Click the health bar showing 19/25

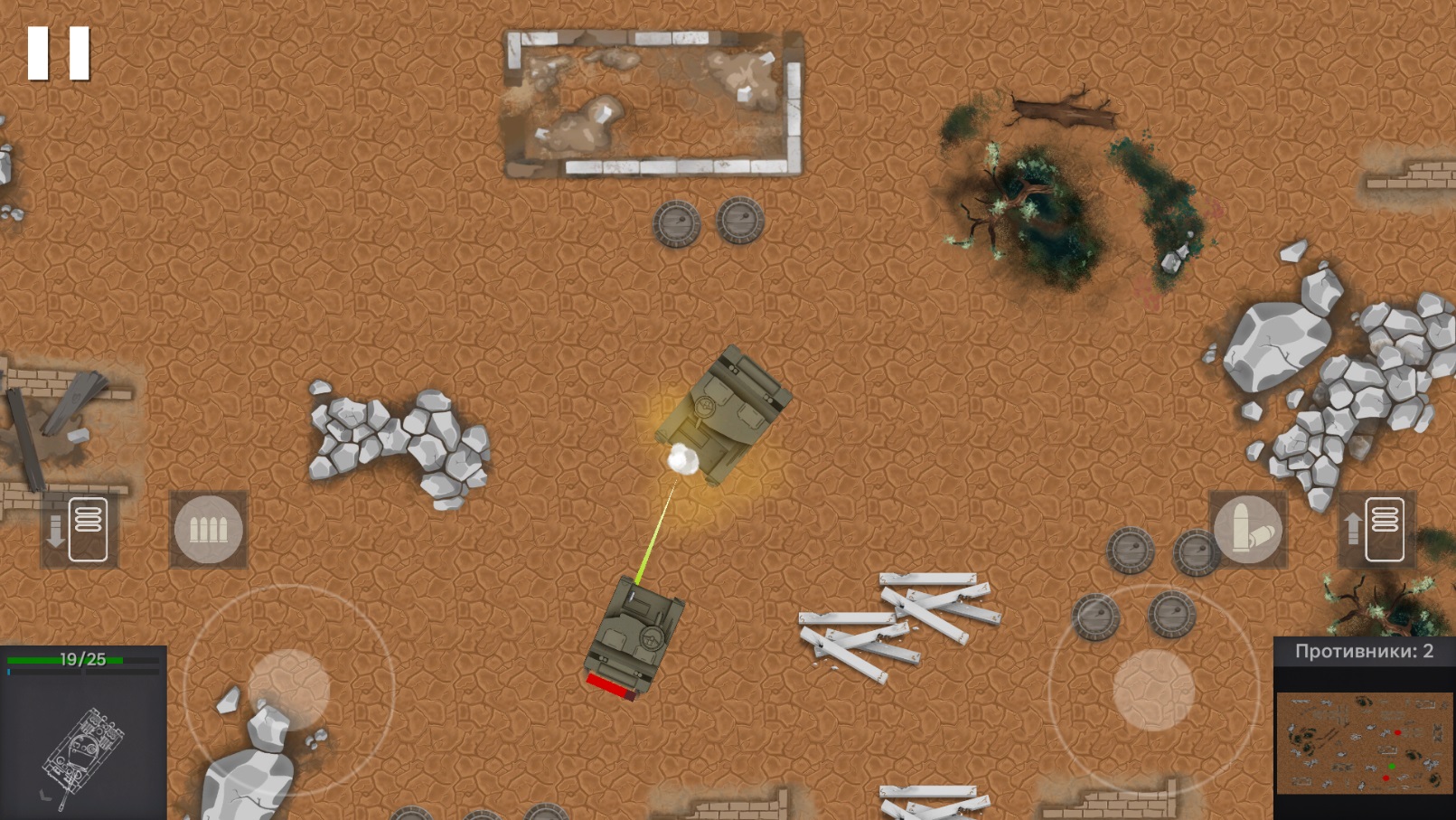click(81, 659)
